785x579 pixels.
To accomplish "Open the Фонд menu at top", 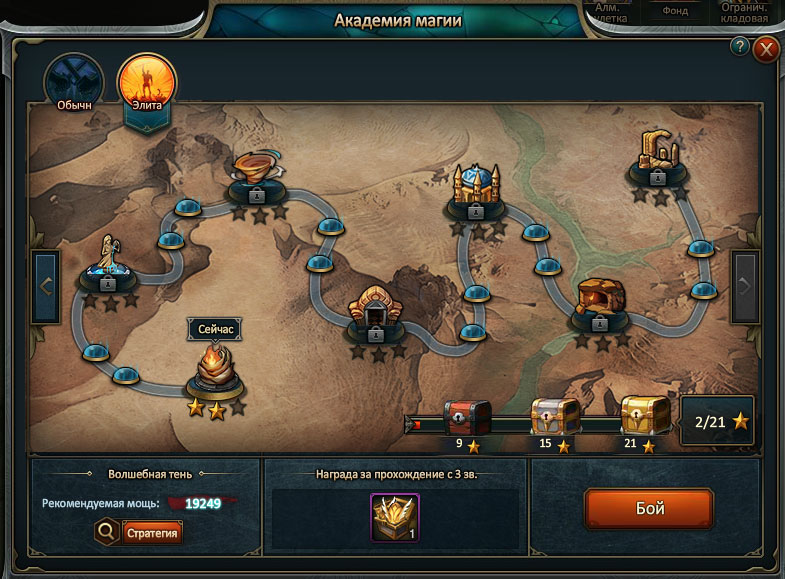I will click(675, 11).
